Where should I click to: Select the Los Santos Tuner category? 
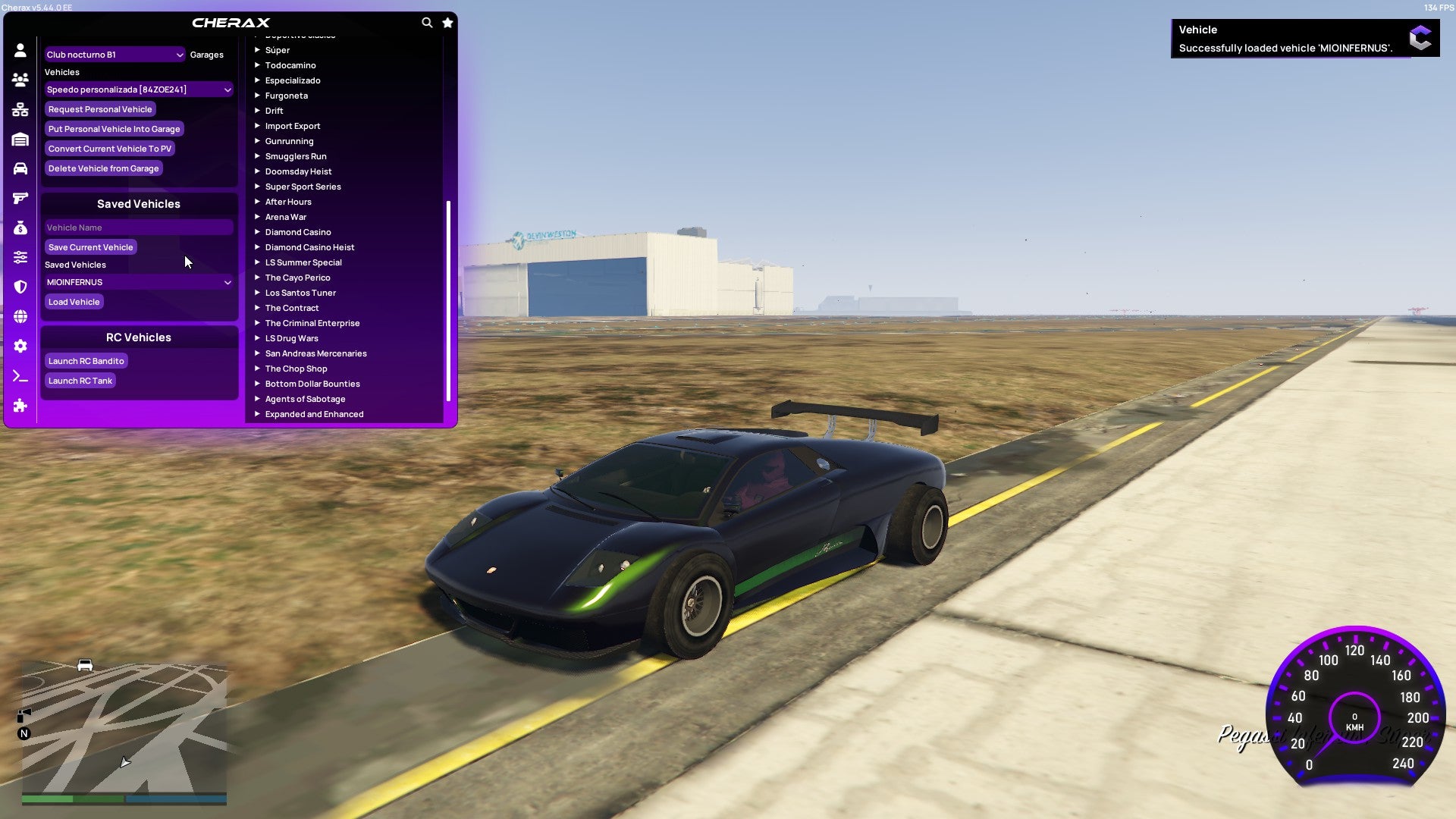pos(300,292)
